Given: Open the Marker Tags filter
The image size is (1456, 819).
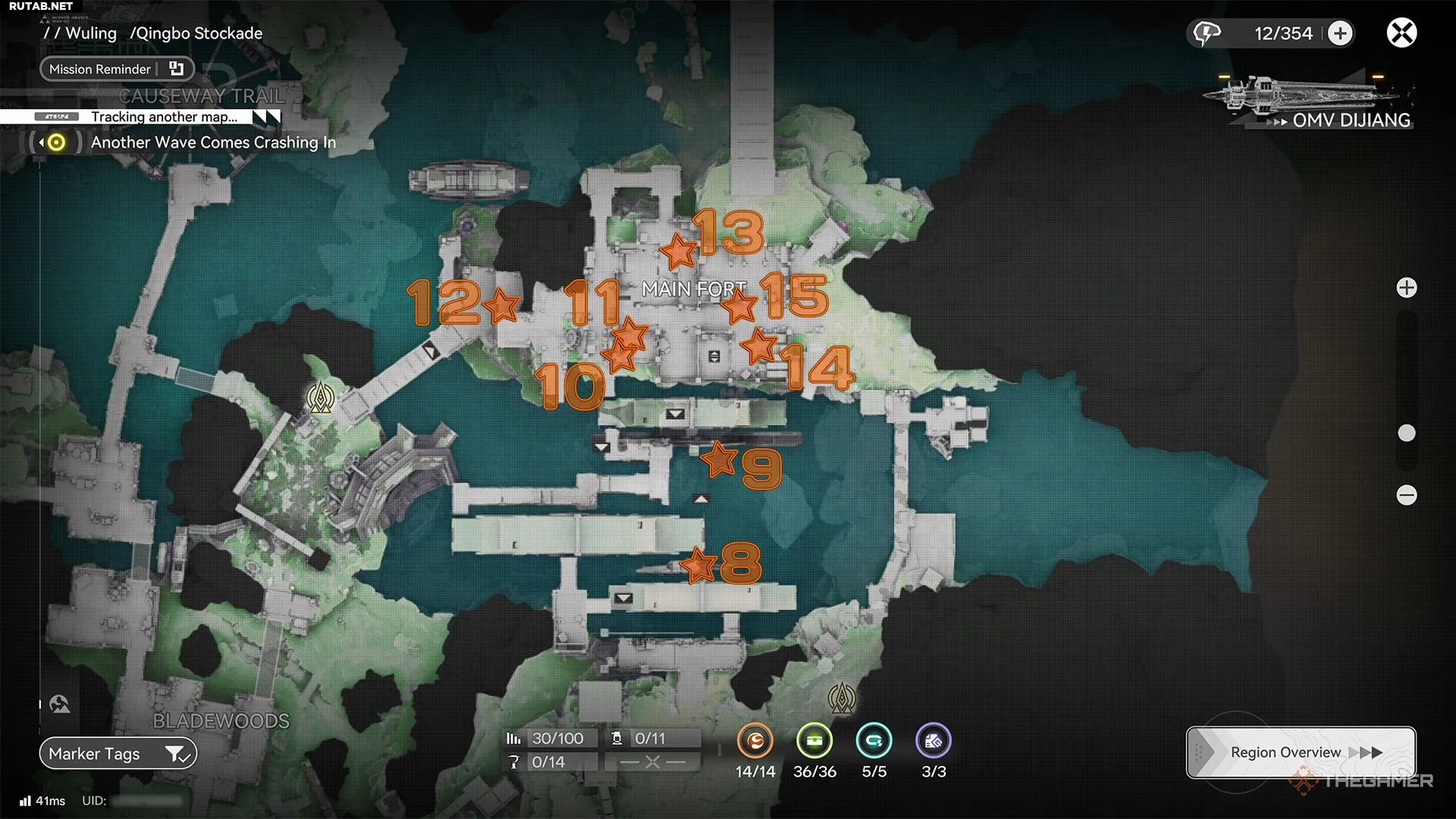Looking at the screenshot, I should pyautogui.click(x=118, y=754).
